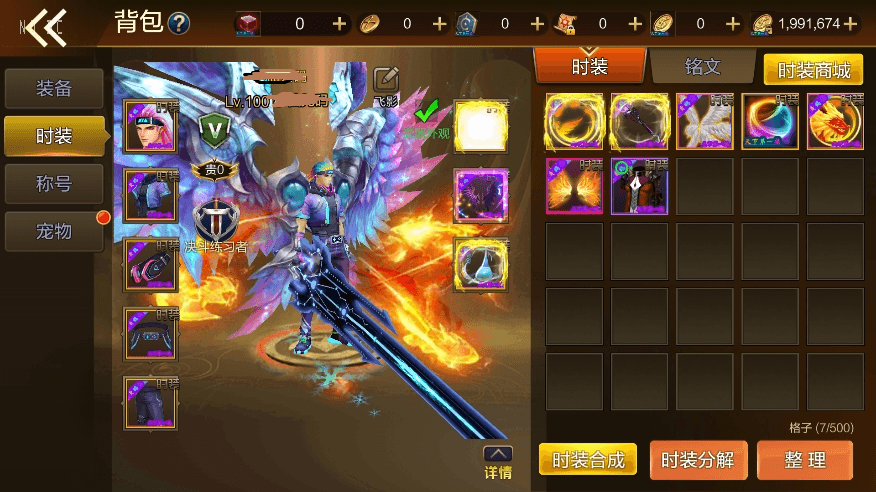The width and height of the screenshot is (876, 492).
Task: Pick the dark coat costume item
Action: [640, 185]
